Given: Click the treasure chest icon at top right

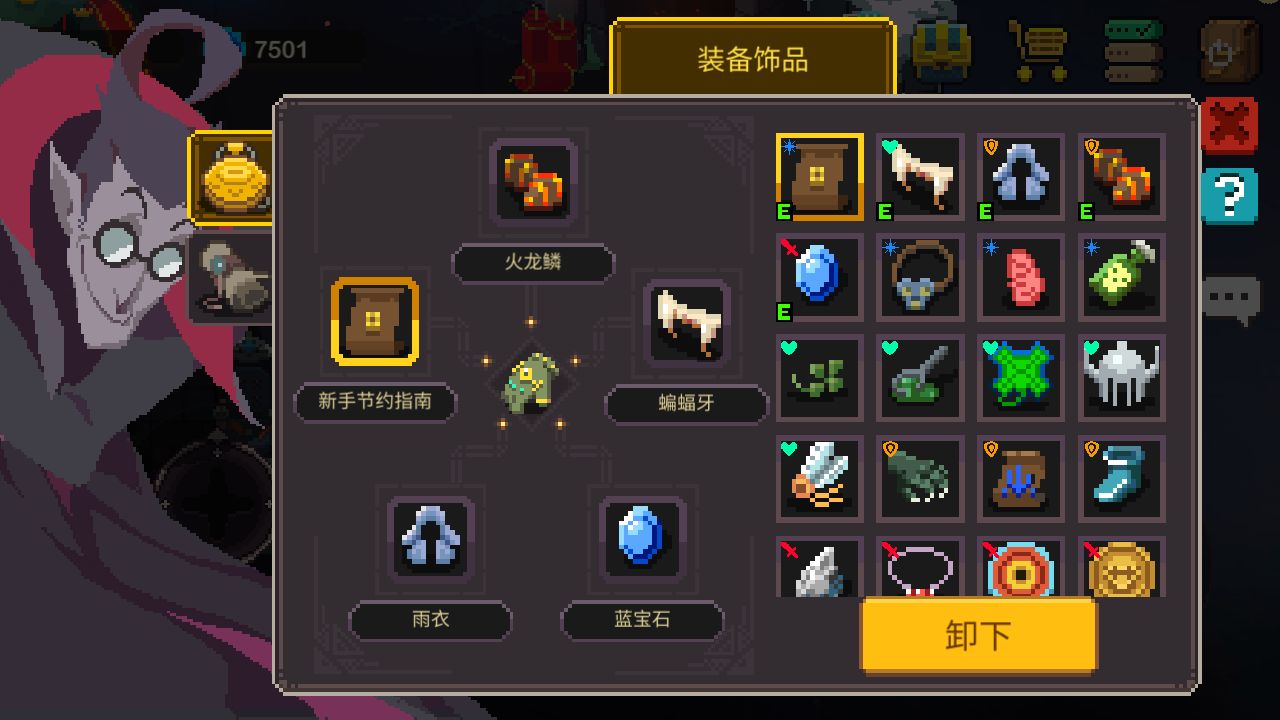Looking at the screenshot, I should pos(940,50).
